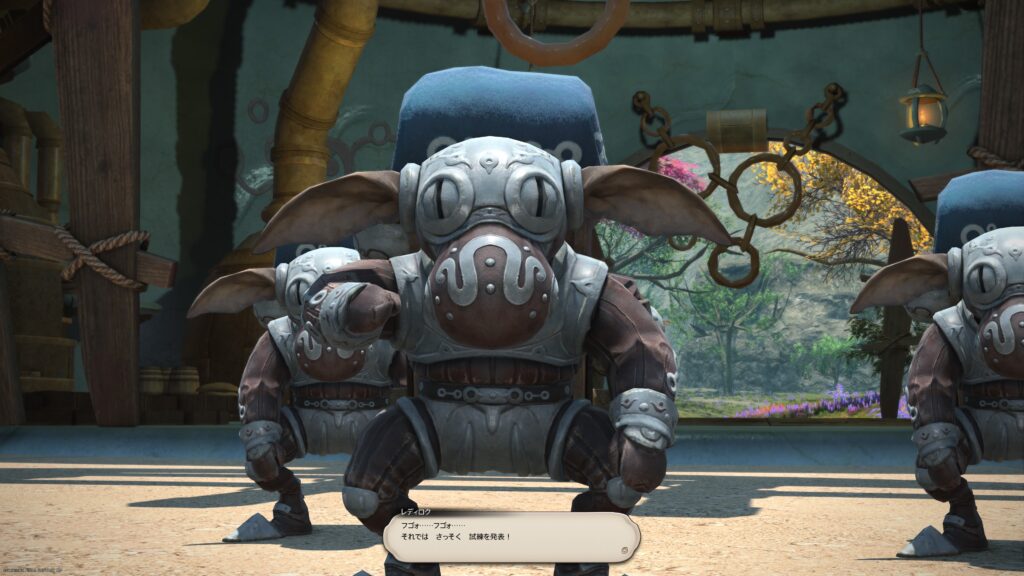1024x576 pixels.
Task: Click the dialogue box to continue
Action: click(510, 537)
